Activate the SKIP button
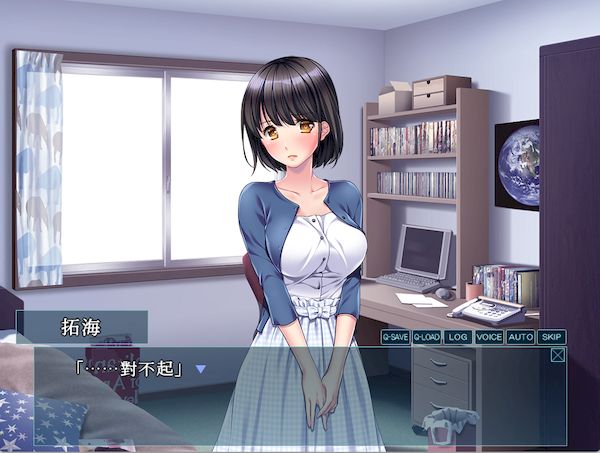This screenshot has width=600, height=453. 552,337
